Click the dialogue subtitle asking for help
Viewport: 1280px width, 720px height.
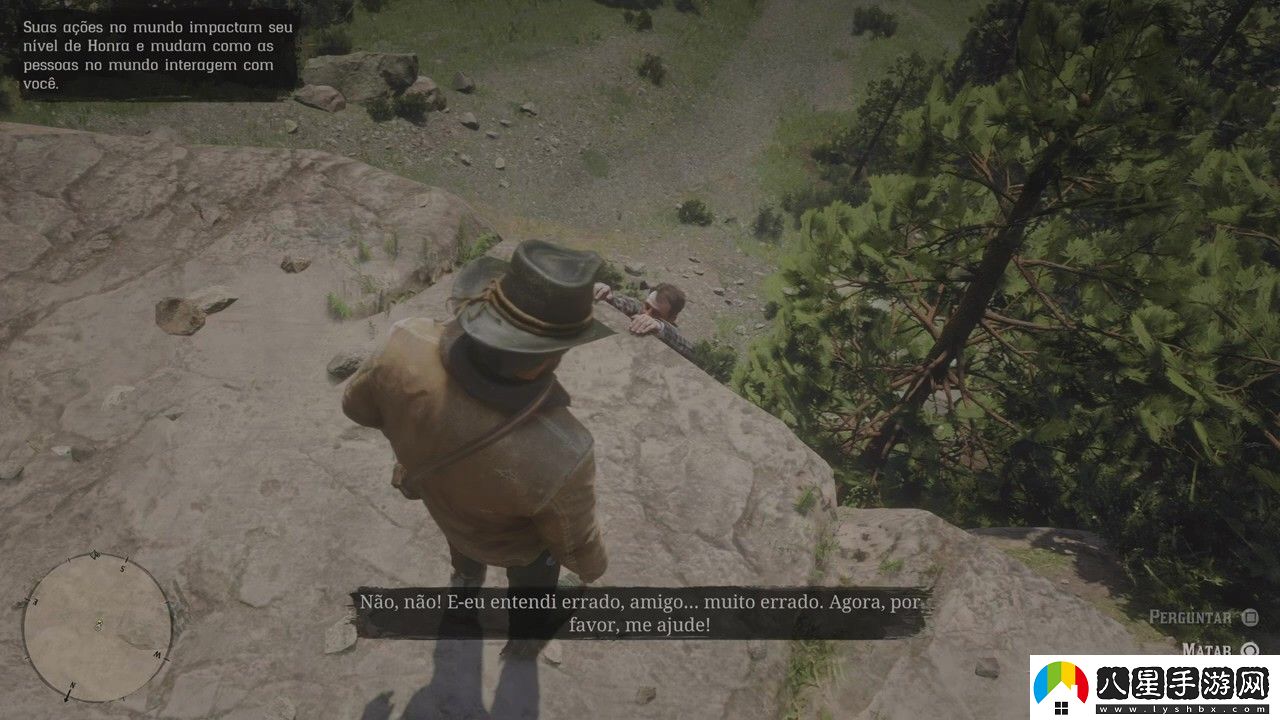[x=640, y=612]
